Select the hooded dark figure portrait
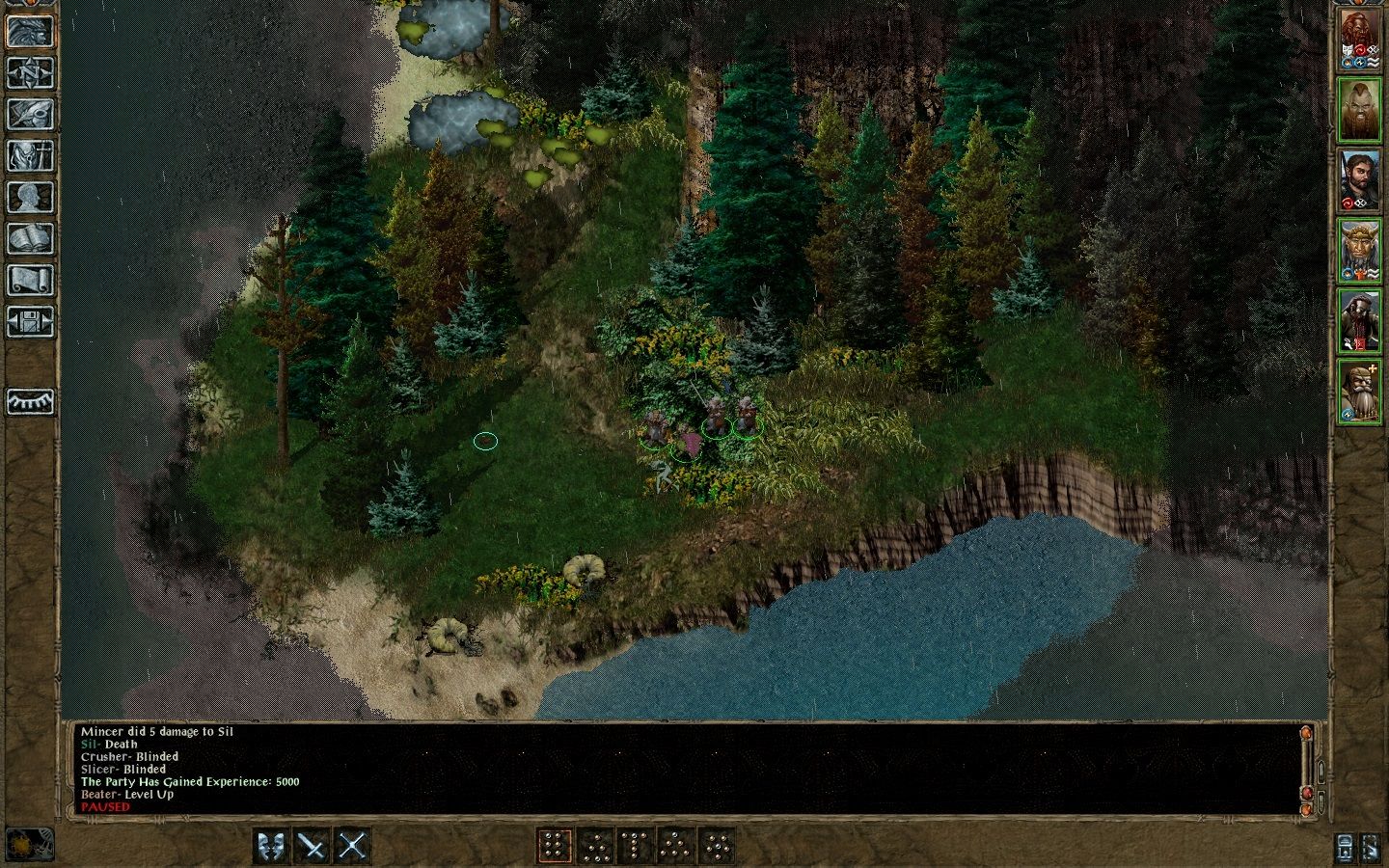The height and width of the screenshot is (868, 1389). tap(1359, 322)
